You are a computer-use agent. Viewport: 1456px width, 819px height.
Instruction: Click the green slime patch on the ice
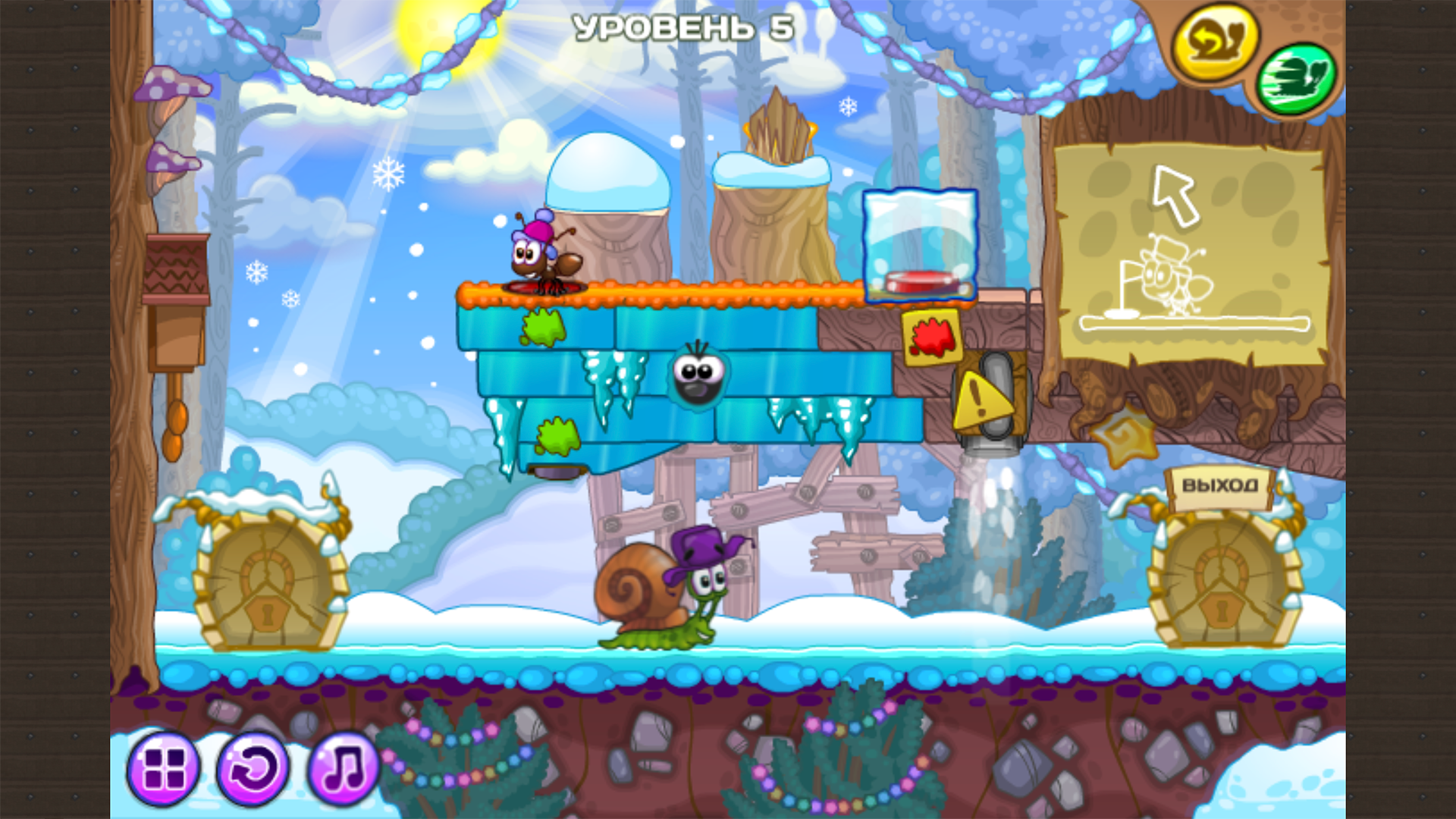(x=542, y=326)
